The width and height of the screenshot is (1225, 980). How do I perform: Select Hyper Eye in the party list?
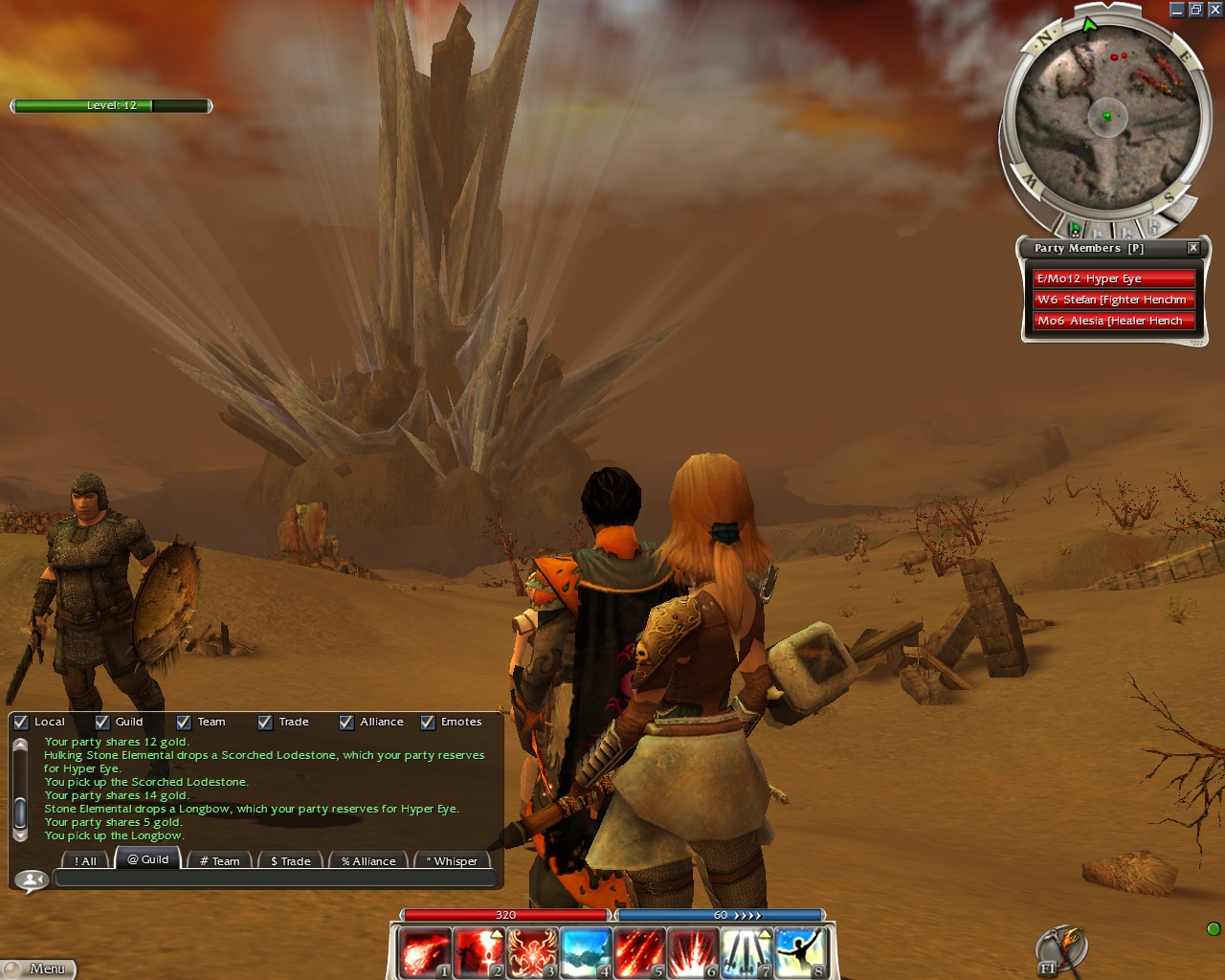1113,278
